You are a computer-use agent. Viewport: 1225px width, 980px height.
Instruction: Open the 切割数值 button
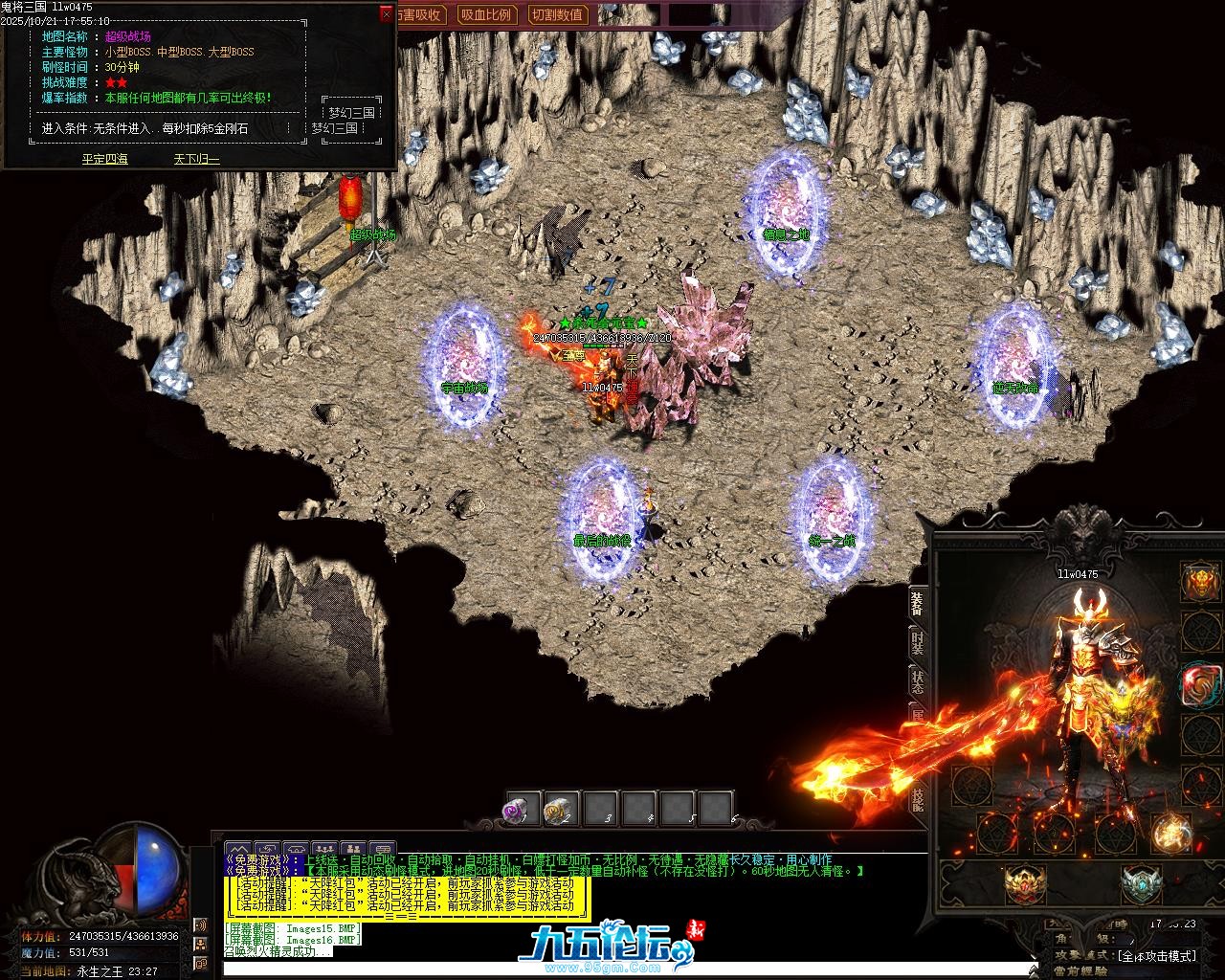click(x=557, y=14)
